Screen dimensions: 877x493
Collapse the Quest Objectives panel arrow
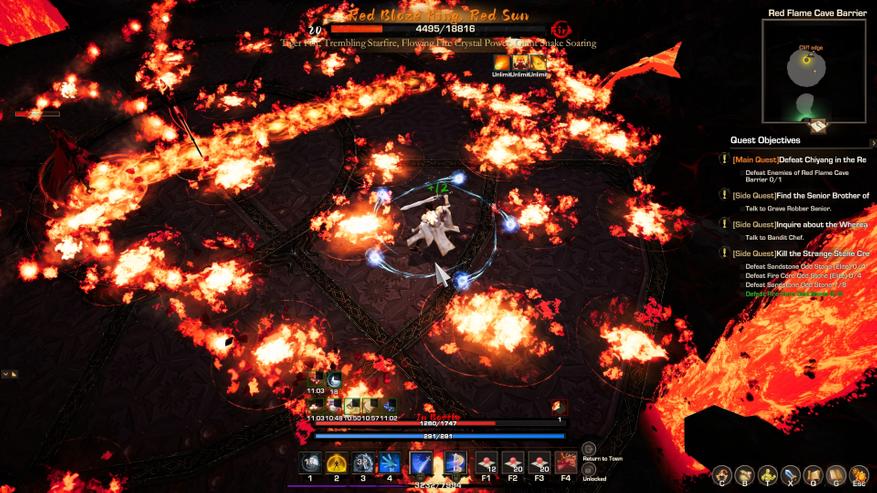[872, 143]
